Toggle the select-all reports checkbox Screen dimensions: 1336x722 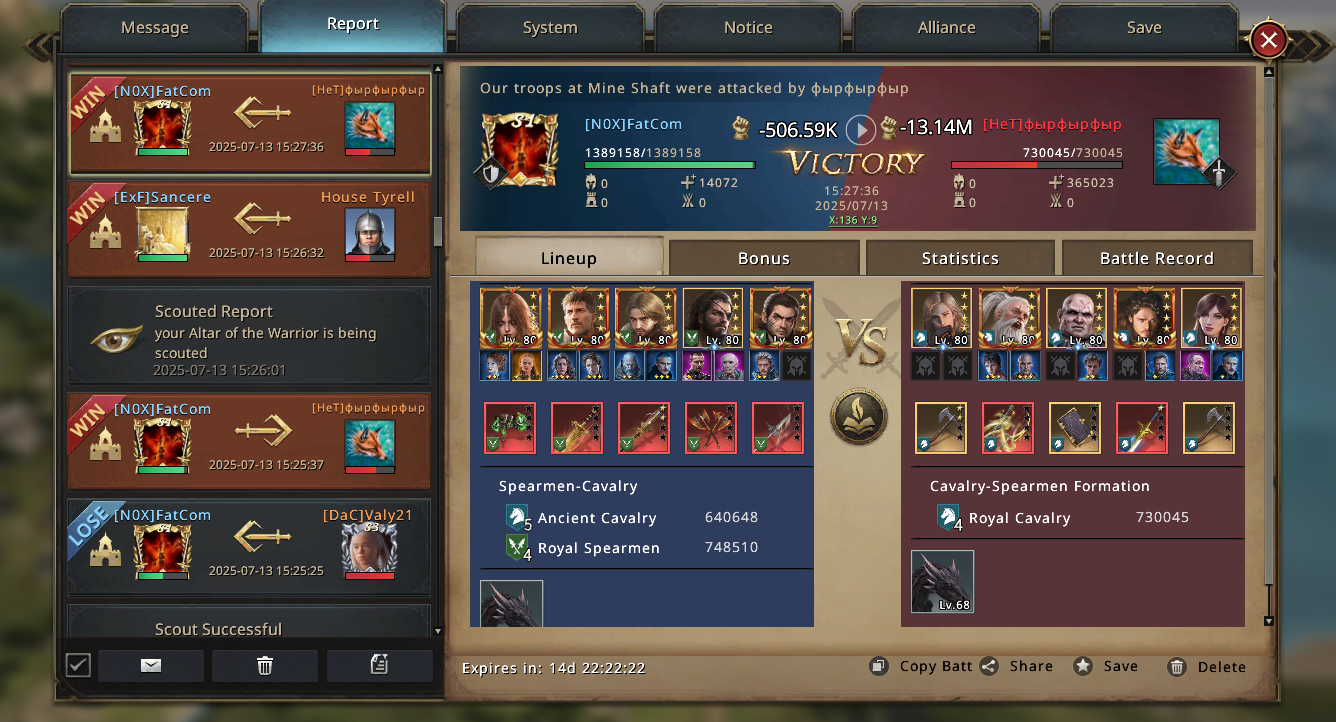click(78, 665)
